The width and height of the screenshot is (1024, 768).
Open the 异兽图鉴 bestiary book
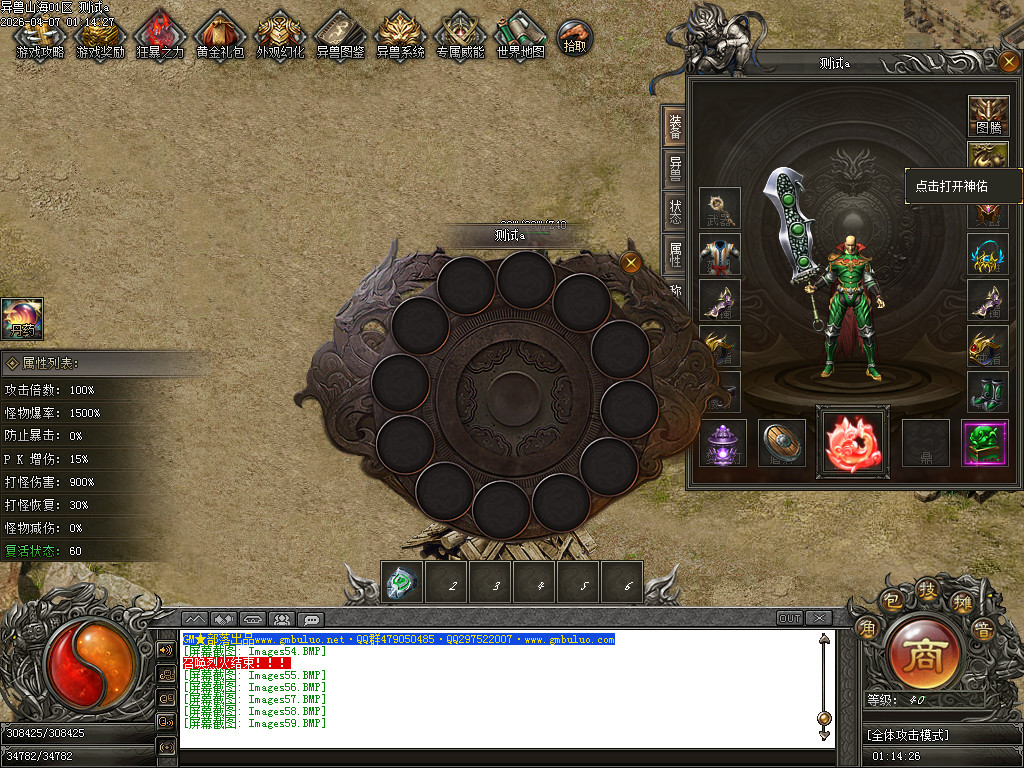click(340, 36)
